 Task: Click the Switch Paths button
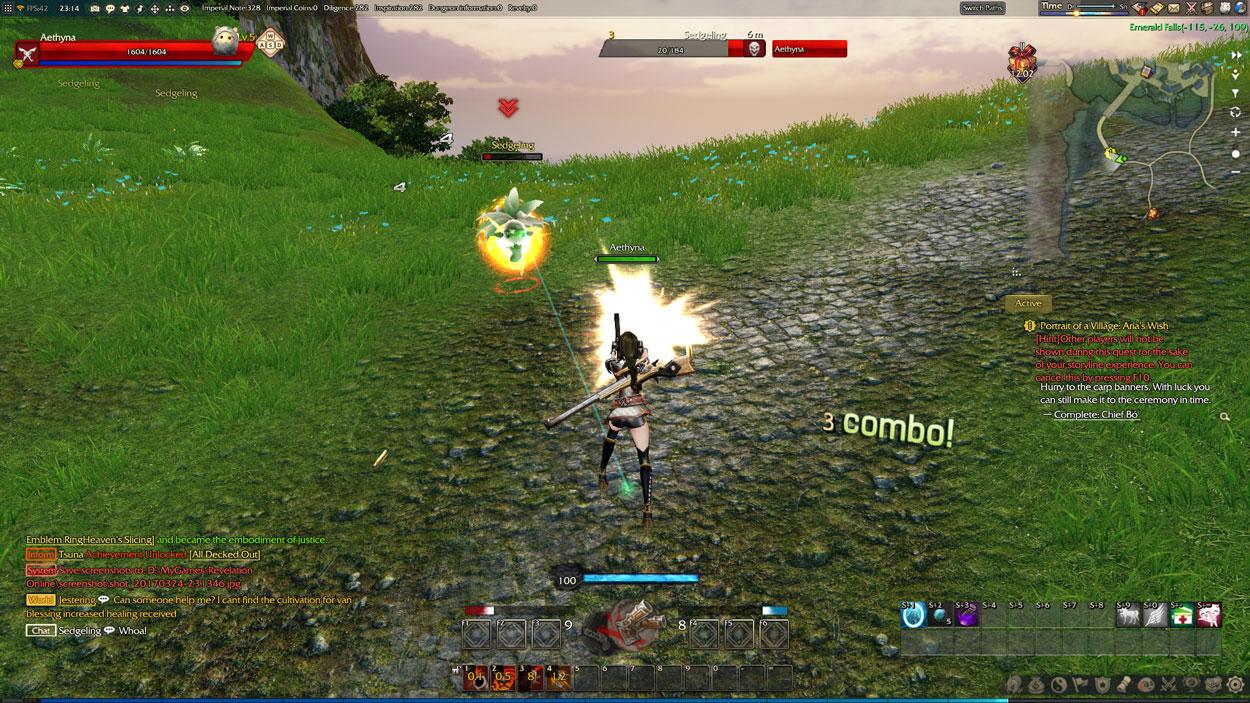click(982, 8)
